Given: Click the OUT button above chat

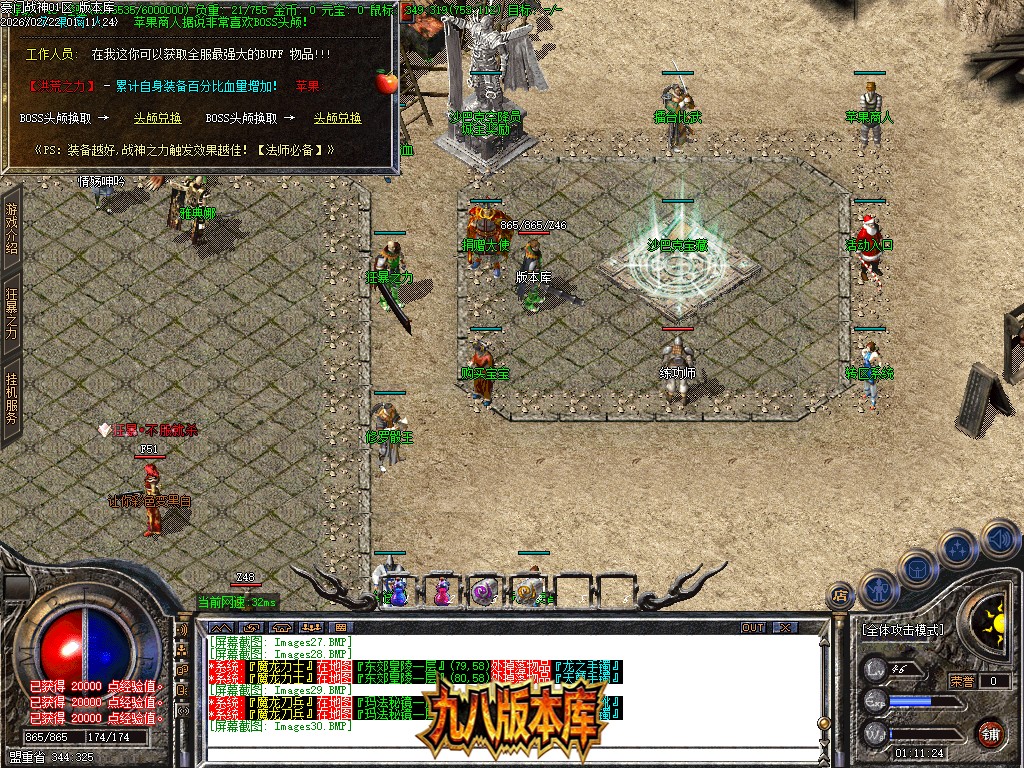Looking at the screenshot, I should point(753,627).
